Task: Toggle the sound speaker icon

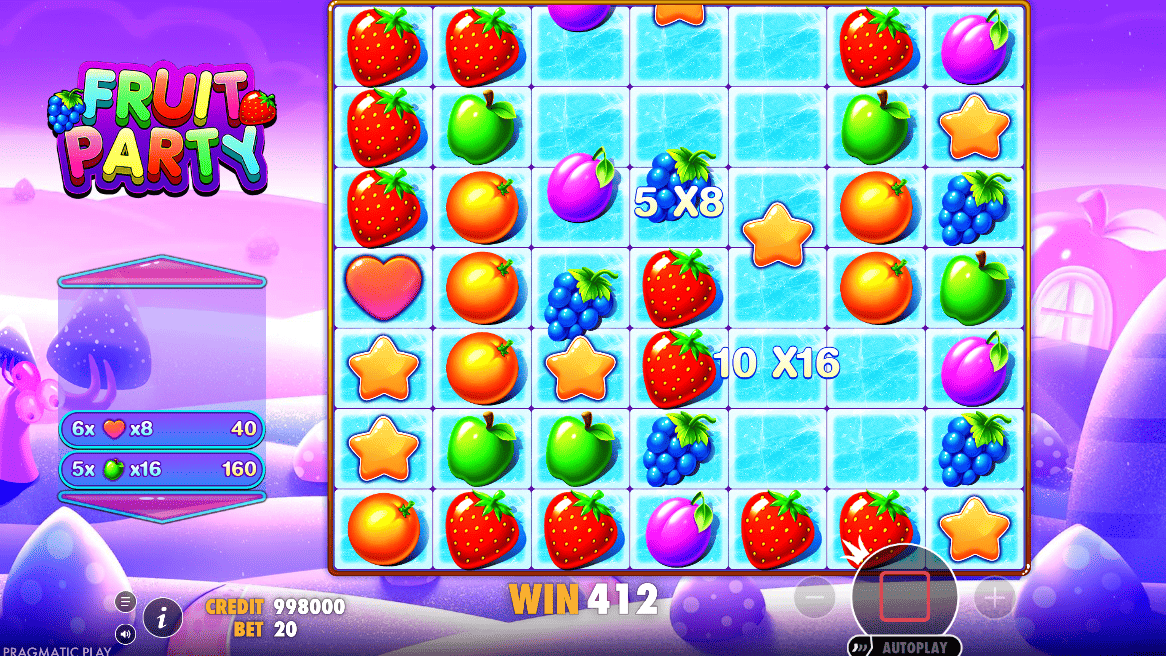Action: (126, 633)
